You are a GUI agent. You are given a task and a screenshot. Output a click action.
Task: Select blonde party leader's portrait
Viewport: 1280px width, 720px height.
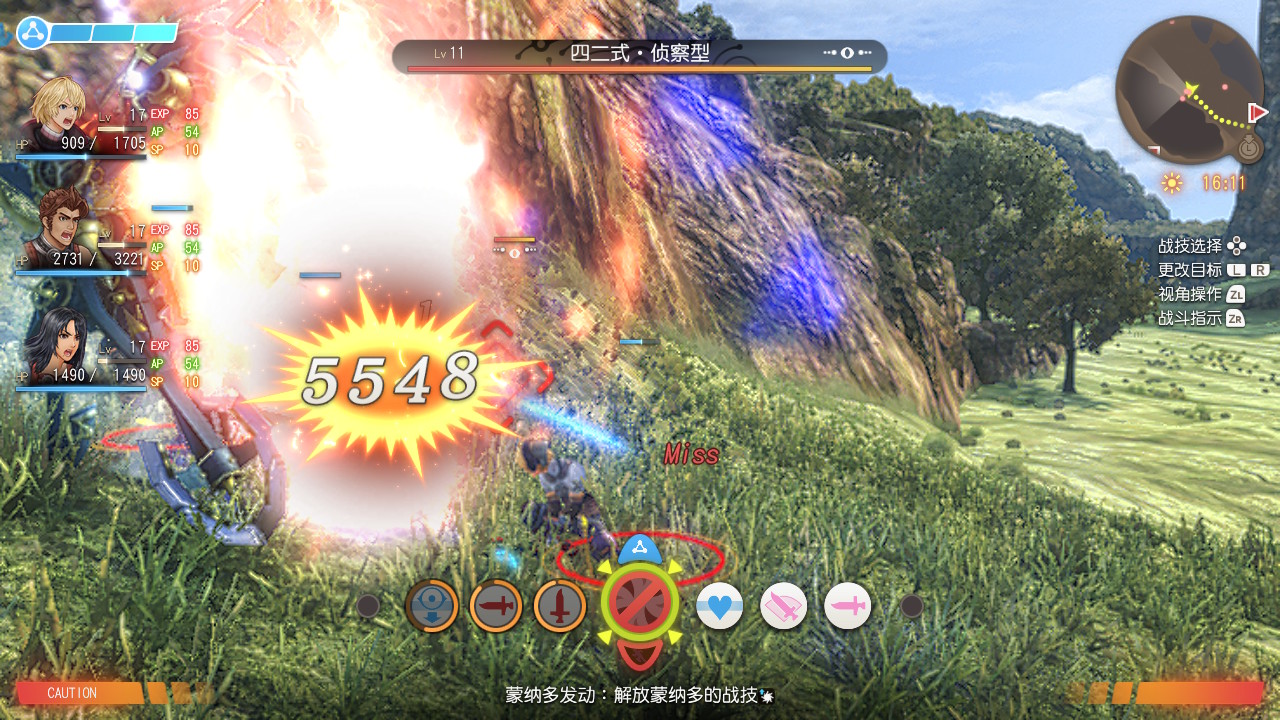58,112
